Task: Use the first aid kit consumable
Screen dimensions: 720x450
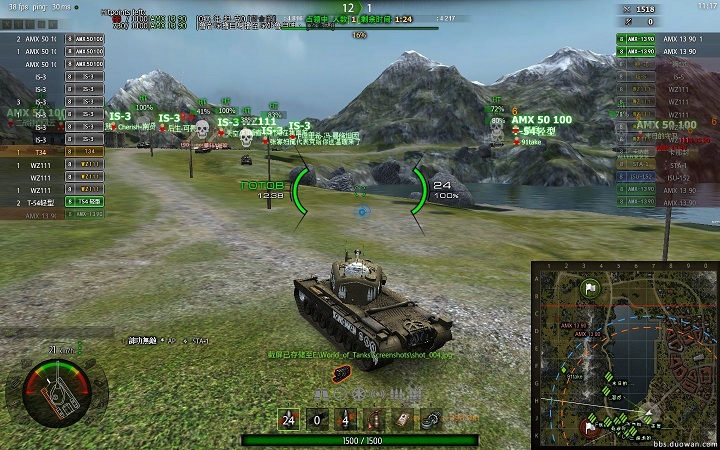Action: [x=402, y=421]
